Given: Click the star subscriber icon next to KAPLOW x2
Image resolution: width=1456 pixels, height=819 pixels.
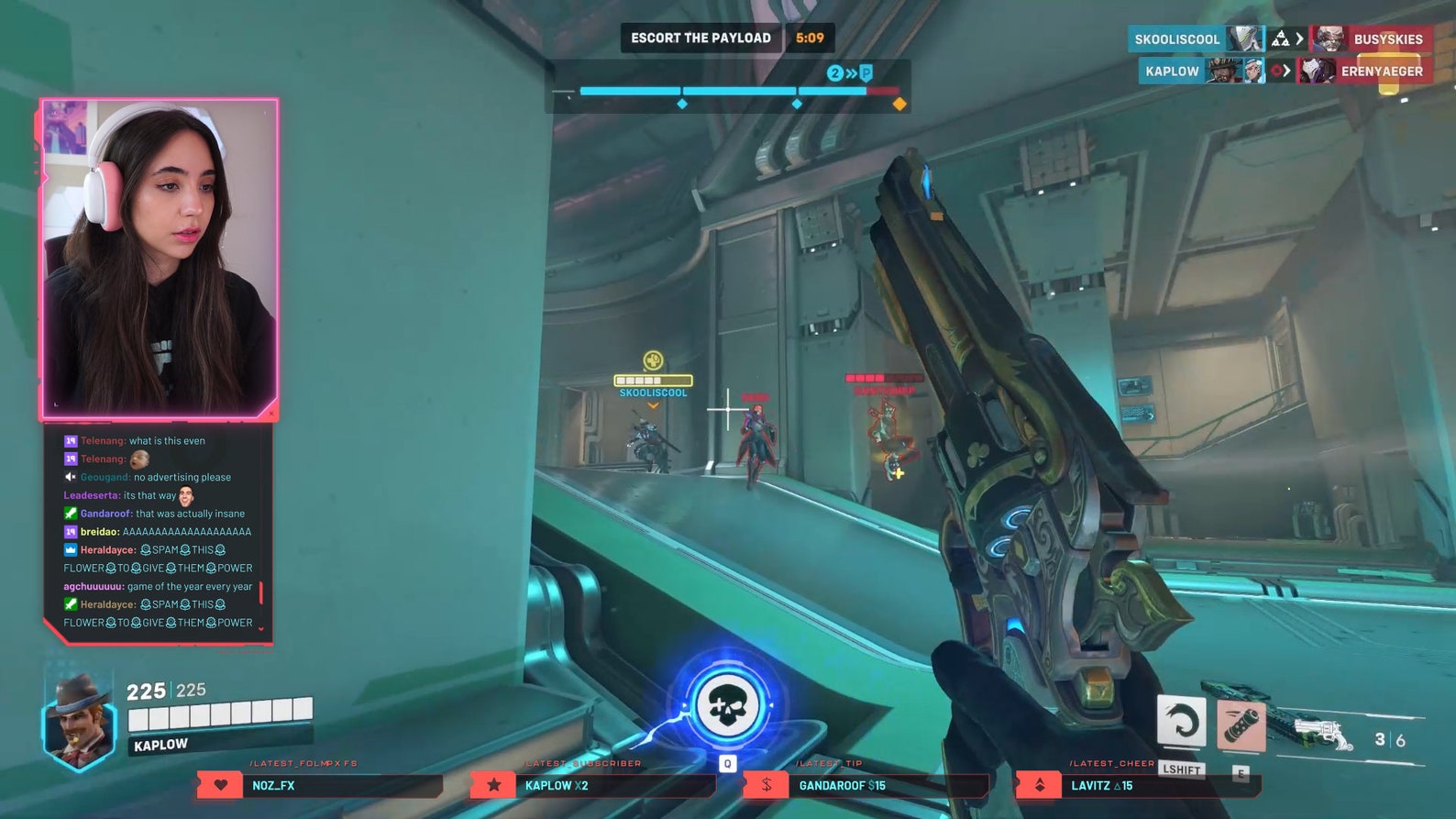Looking at the screenshot, I should point(492,785).
